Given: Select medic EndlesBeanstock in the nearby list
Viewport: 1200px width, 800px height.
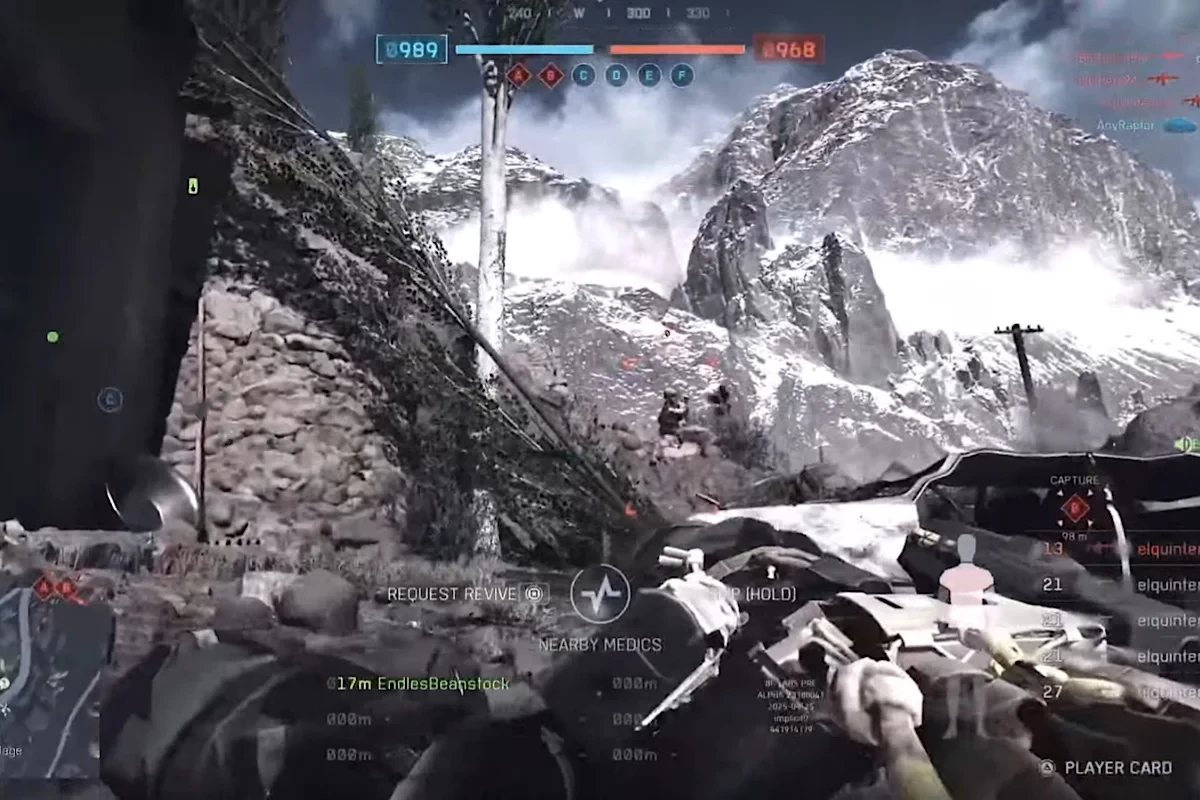Looking at the screenshot, I should 422,684.
